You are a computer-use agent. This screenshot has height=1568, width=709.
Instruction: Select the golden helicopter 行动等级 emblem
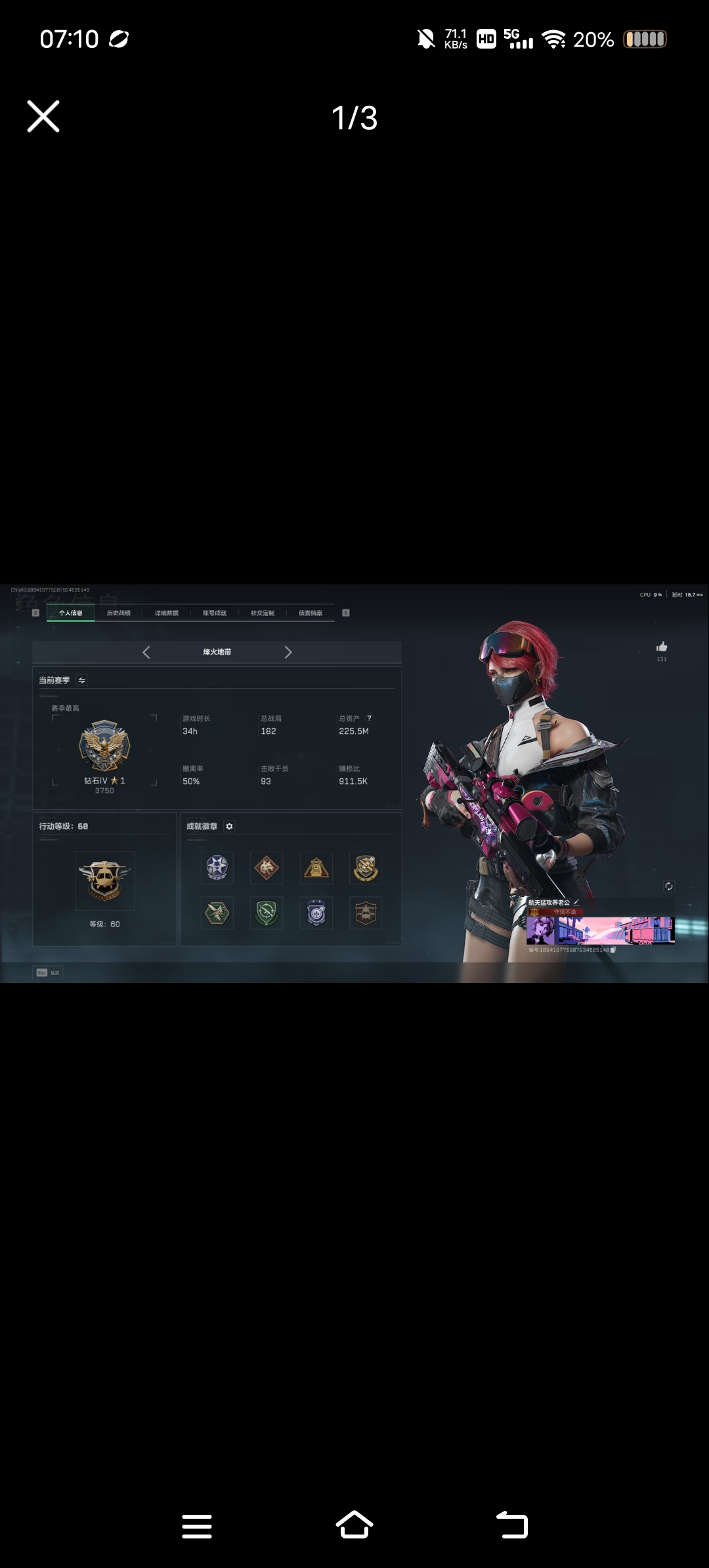[104, 881]
